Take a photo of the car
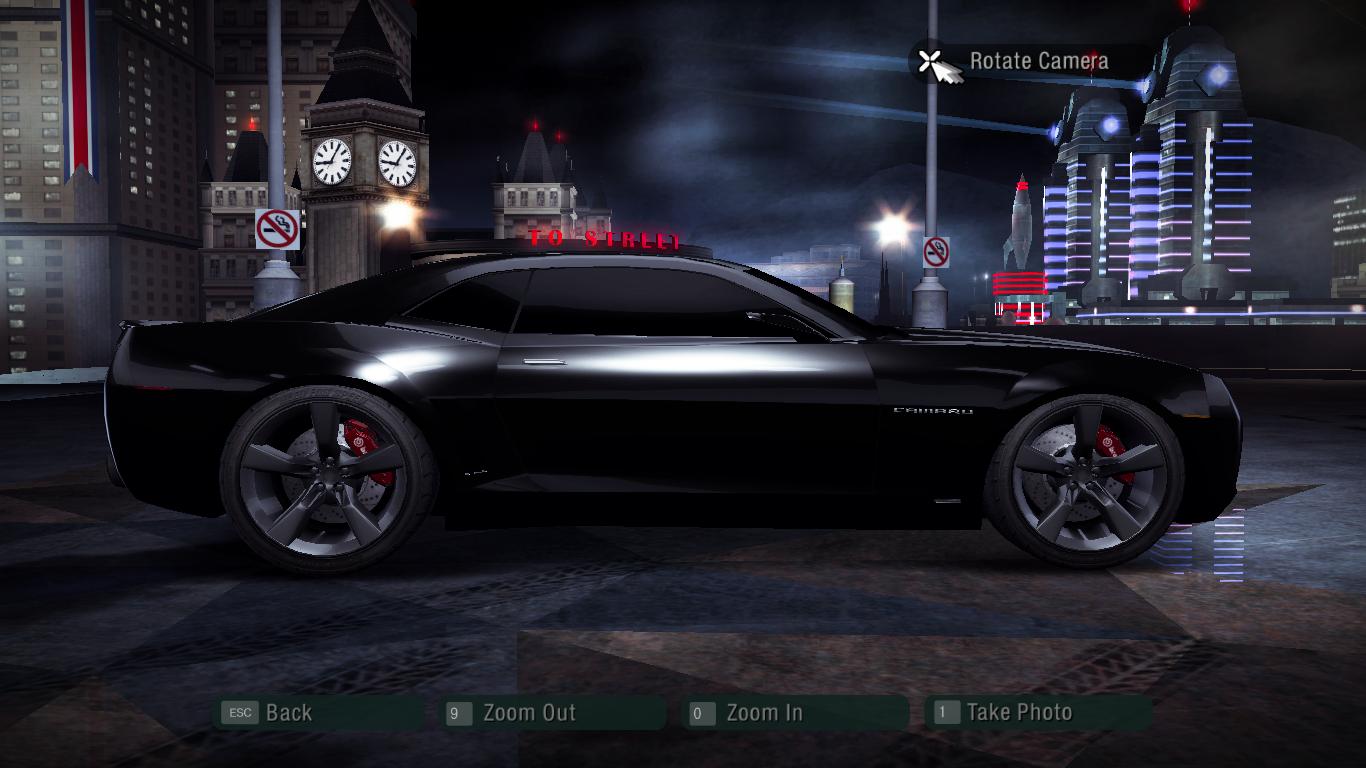 click(x=1018, y=713)
